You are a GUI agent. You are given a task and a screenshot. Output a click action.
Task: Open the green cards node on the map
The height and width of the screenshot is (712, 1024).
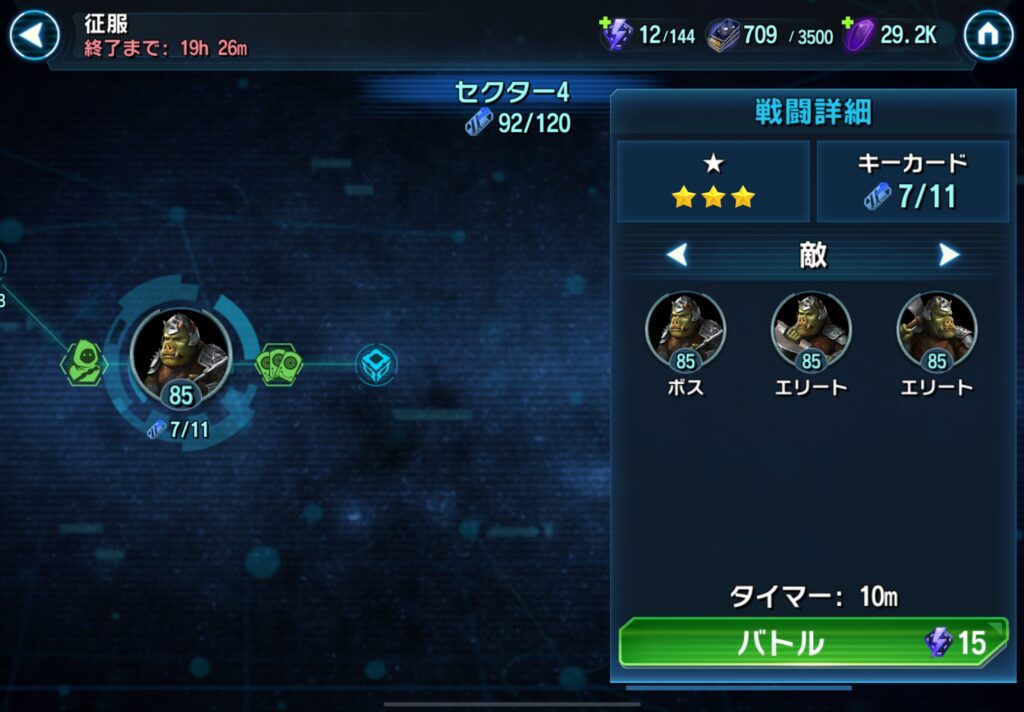(280, 364)
